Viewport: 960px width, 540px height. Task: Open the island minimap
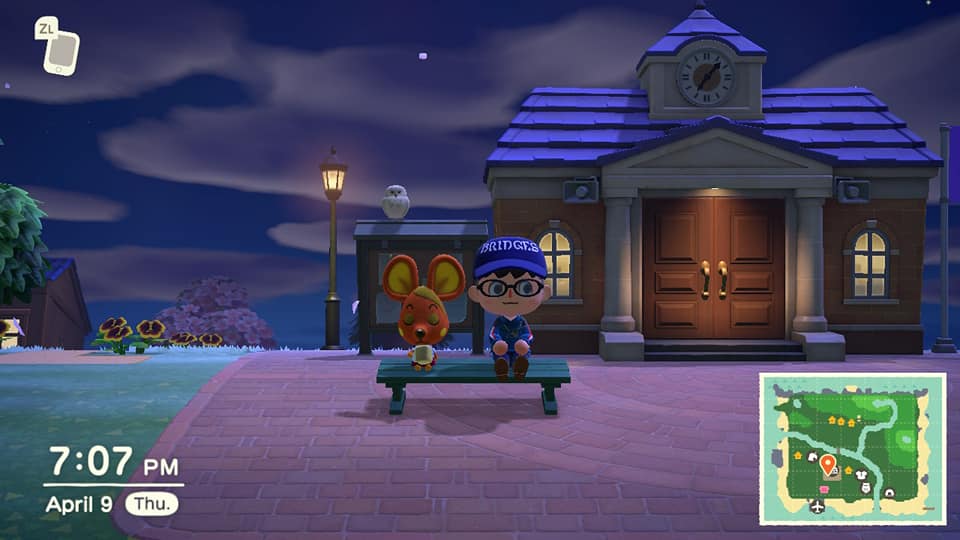tap(852, 448)
